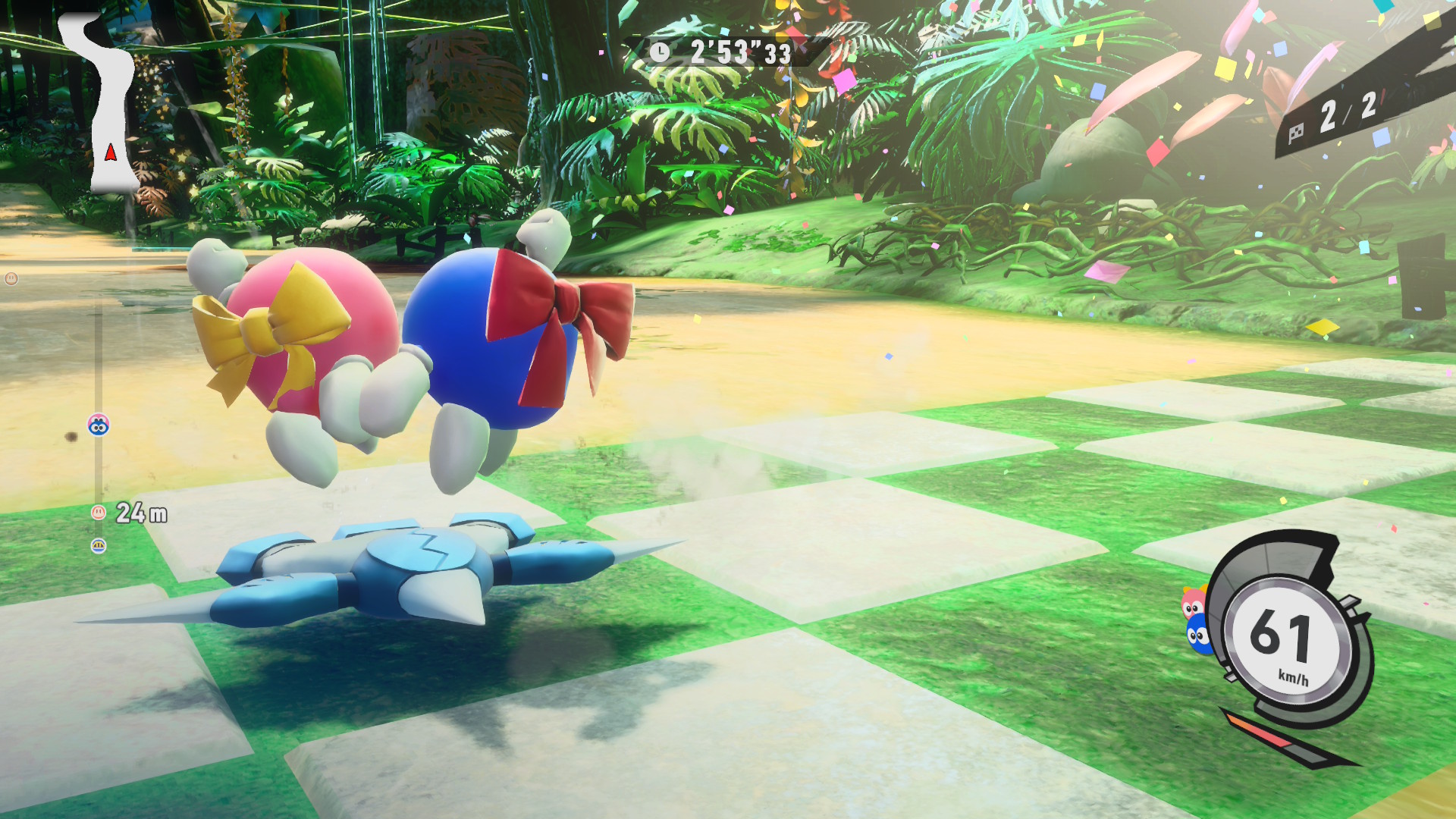Select the Waddle Dee icon beside 24 m
This screenshot has height=819, width=1456.
click(98, 513)
